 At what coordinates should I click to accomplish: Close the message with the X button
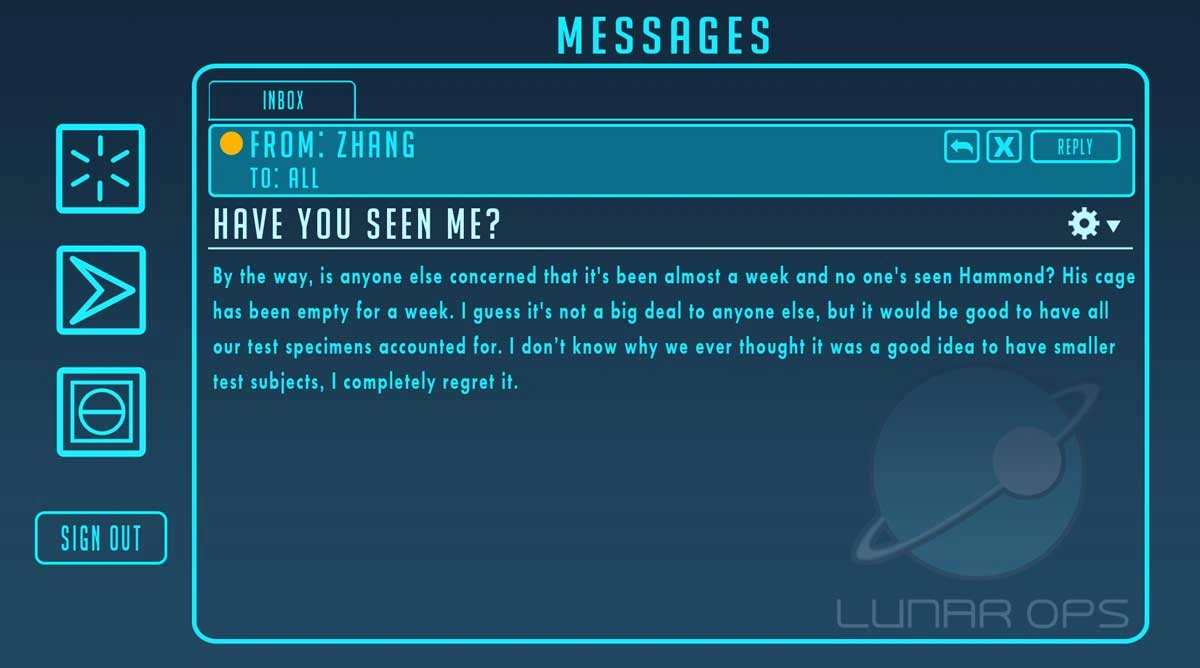1004,147
